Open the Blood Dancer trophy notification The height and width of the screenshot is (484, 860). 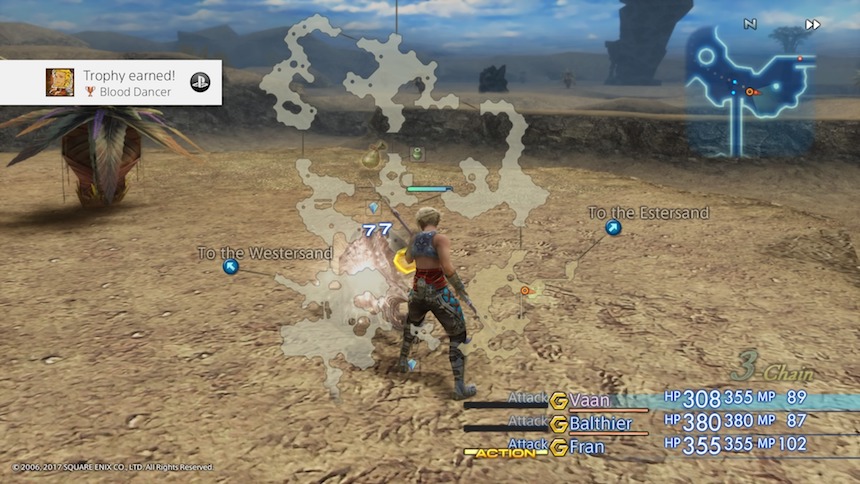[111, 83]
